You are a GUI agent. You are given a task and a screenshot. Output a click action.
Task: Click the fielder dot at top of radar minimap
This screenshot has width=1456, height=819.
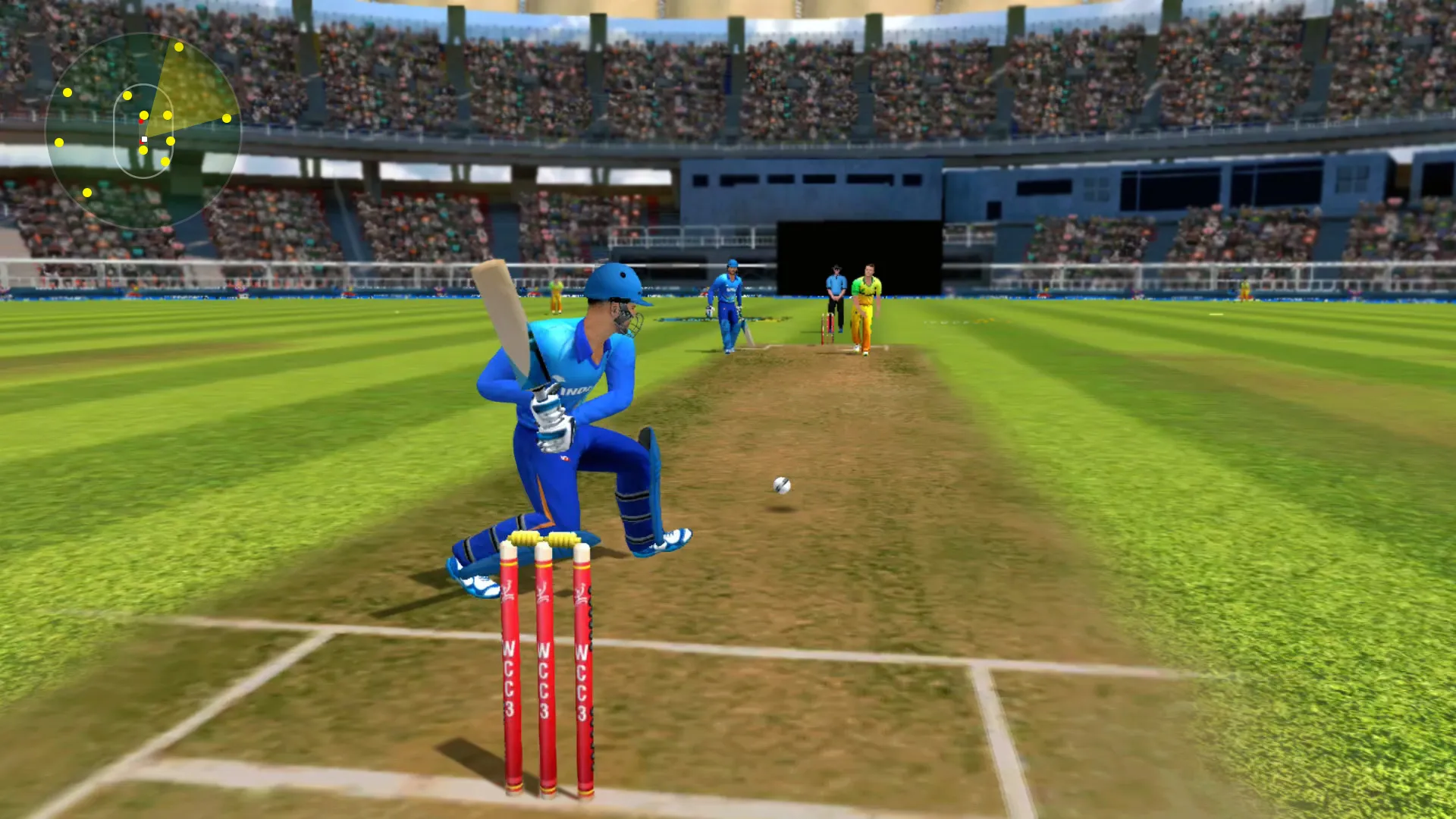pos(178,48)
